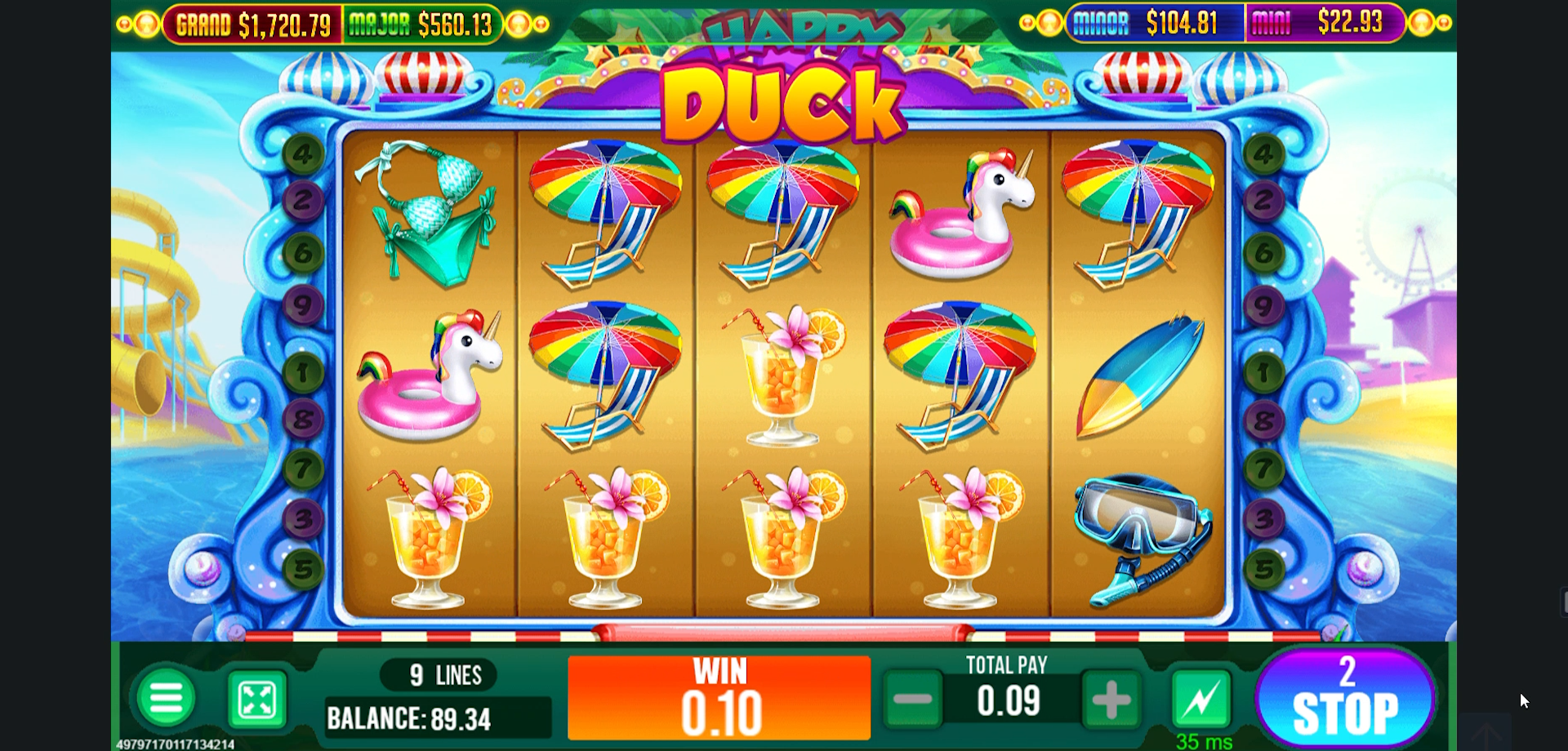Select payline number 4 on the left
This screenshot has height=751, width=1568.
click(303, 155)
